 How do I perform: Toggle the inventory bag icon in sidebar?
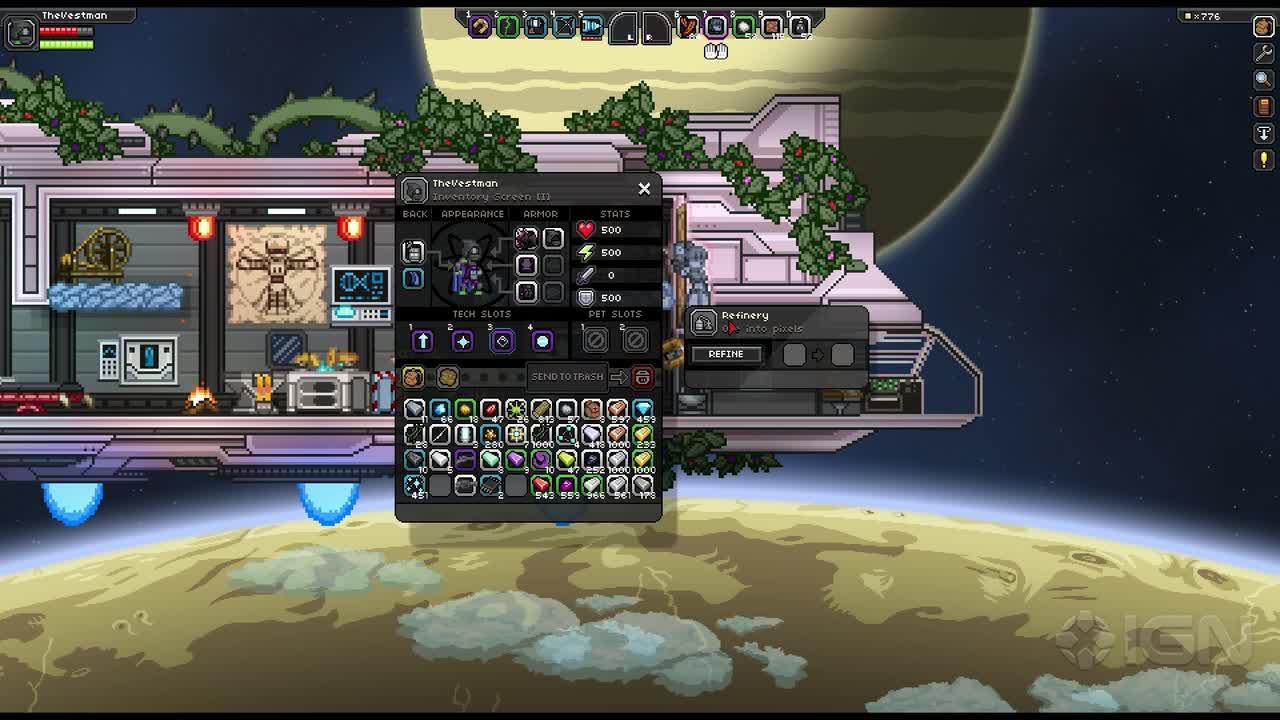[x=1263, y=27]
